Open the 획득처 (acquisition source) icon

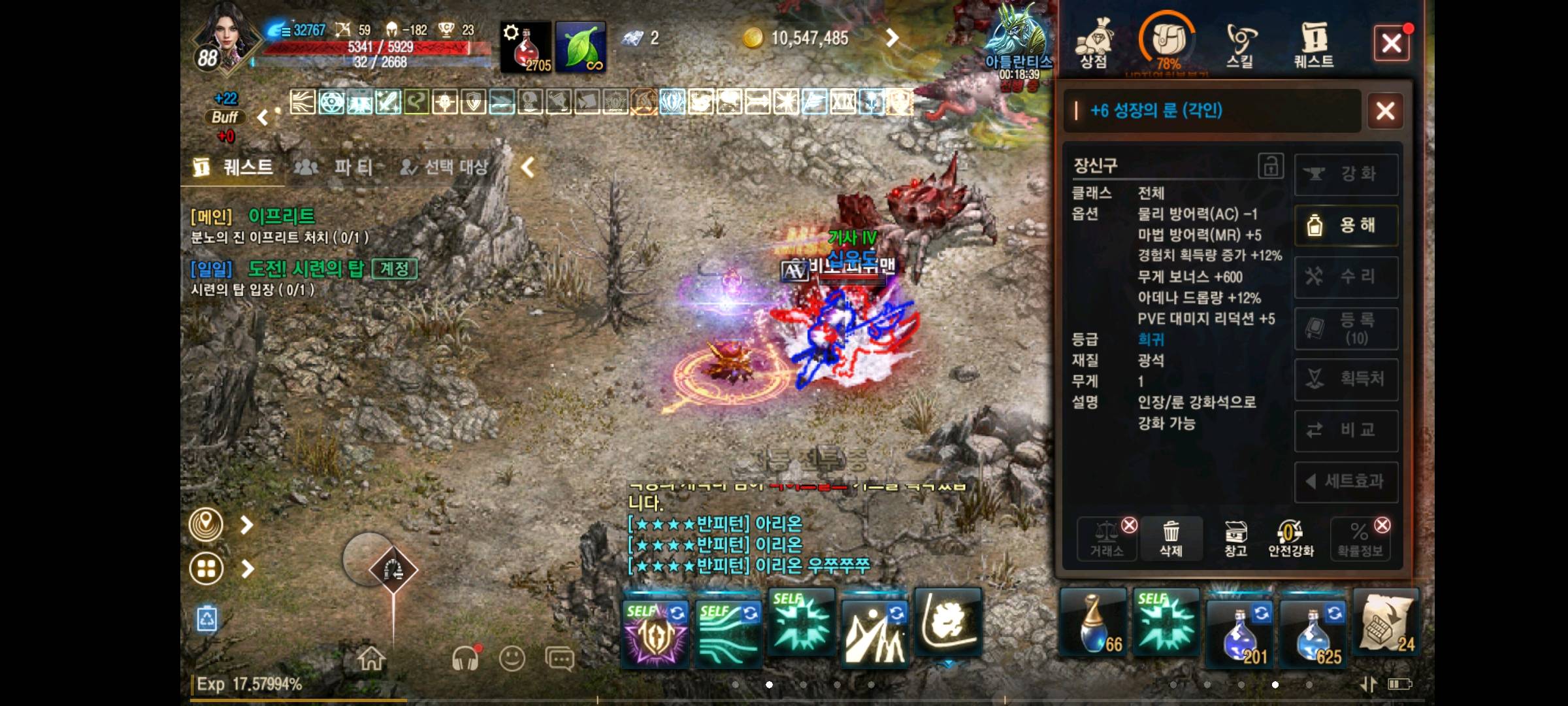point(1345,379)
